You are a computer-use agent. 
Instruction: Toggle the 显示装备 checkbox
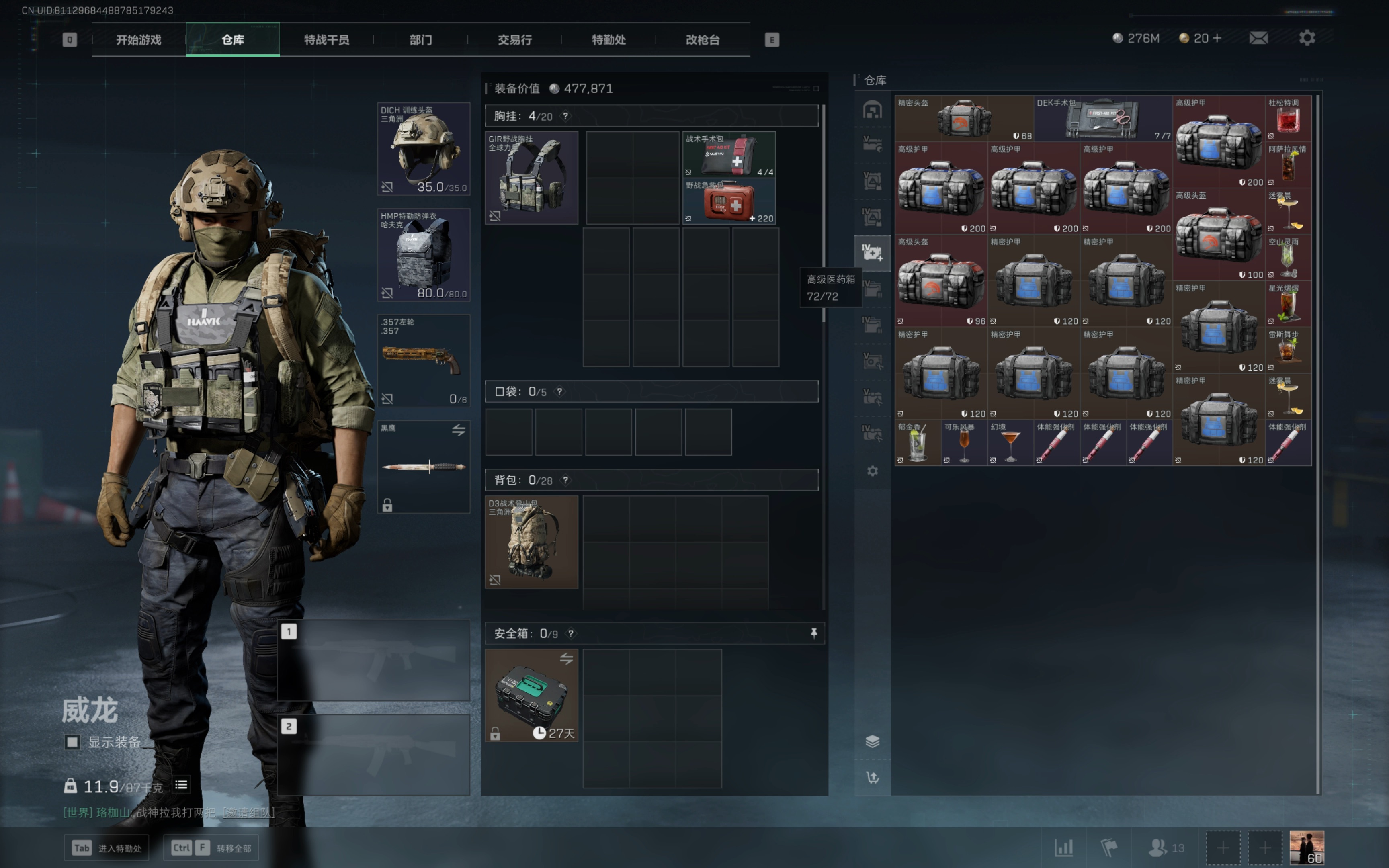72,742
